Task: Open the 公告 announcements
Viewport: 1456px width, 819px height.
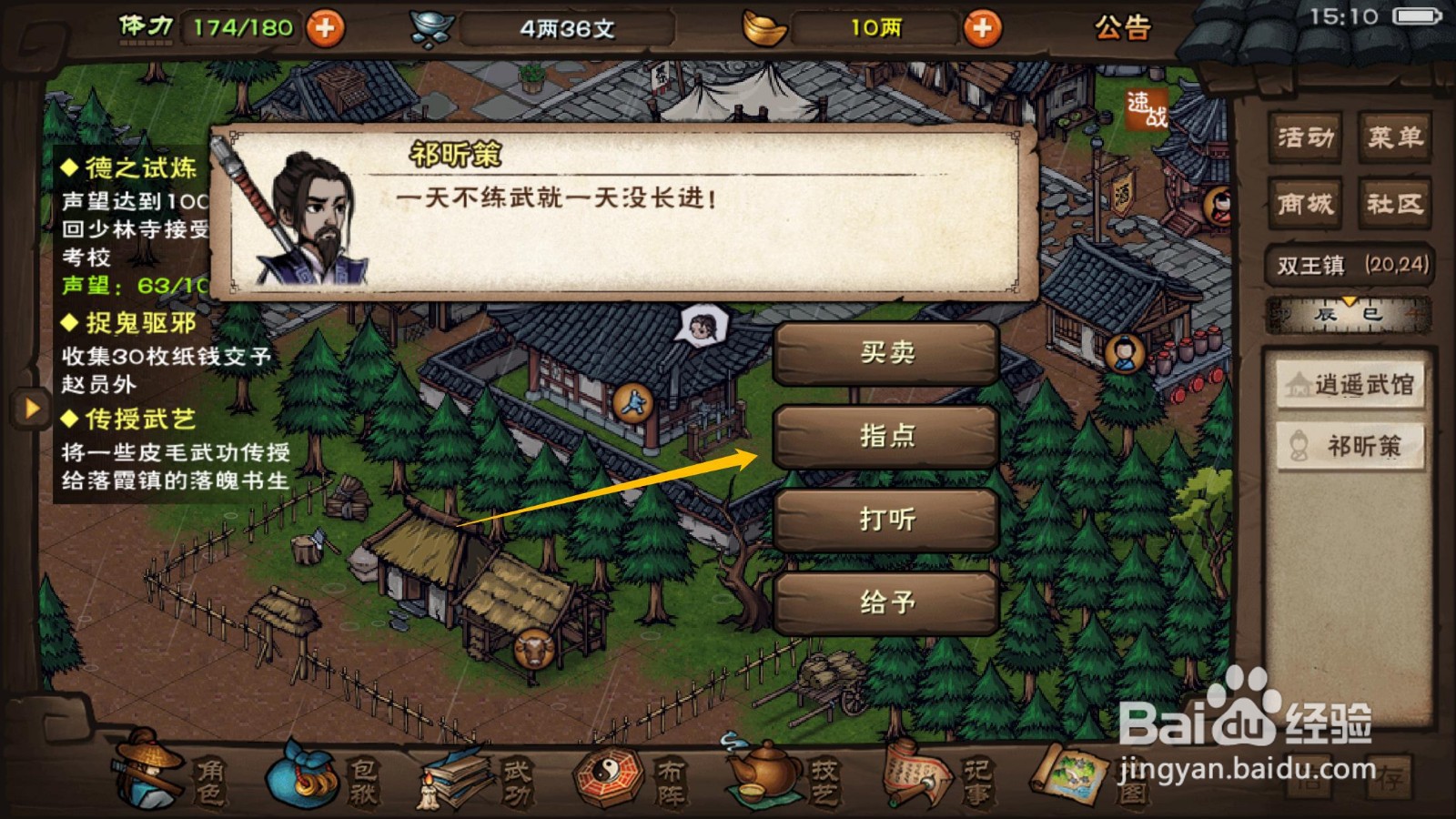Action: pos(1124,26)
